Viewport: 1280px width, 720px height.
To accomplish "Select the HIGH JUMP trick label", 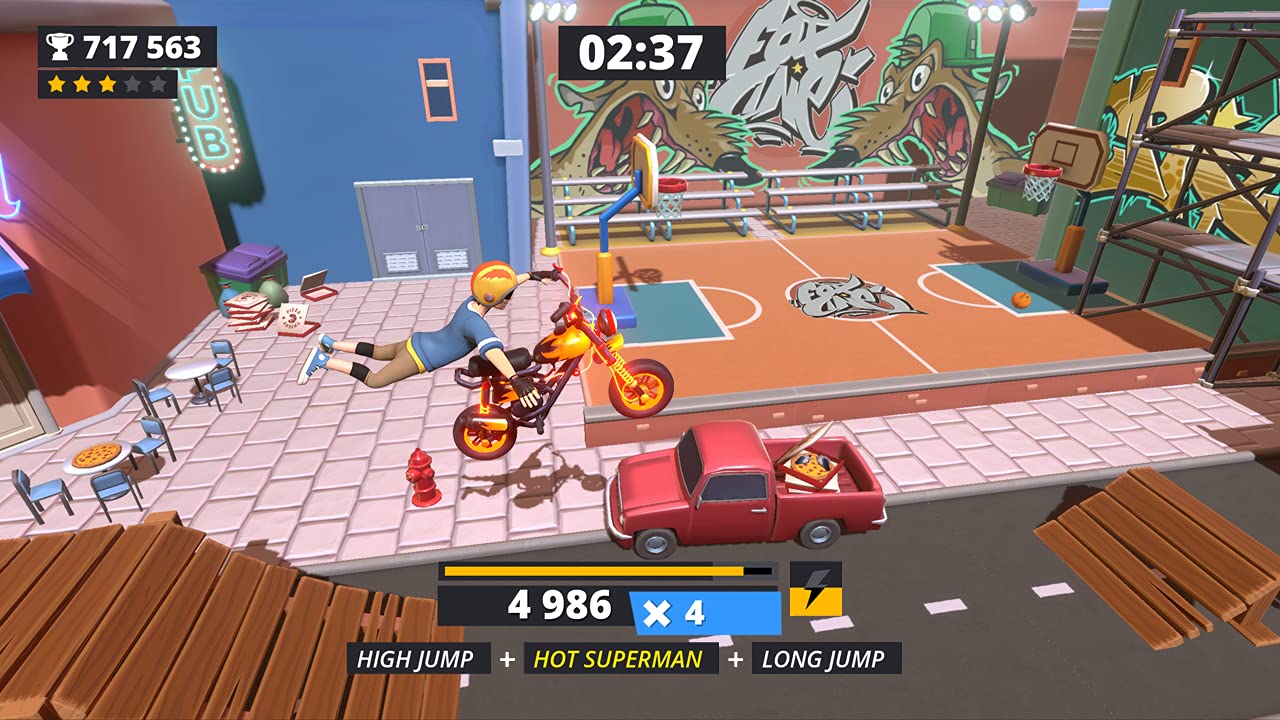I will [417, 659].
